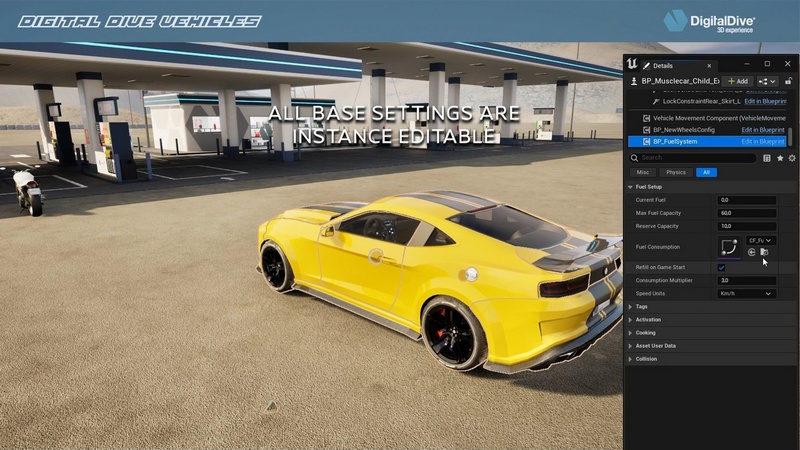The width and height of the screenshot is (800, 450).
Task: Click the green Add component button
Action: click(738, 81)
